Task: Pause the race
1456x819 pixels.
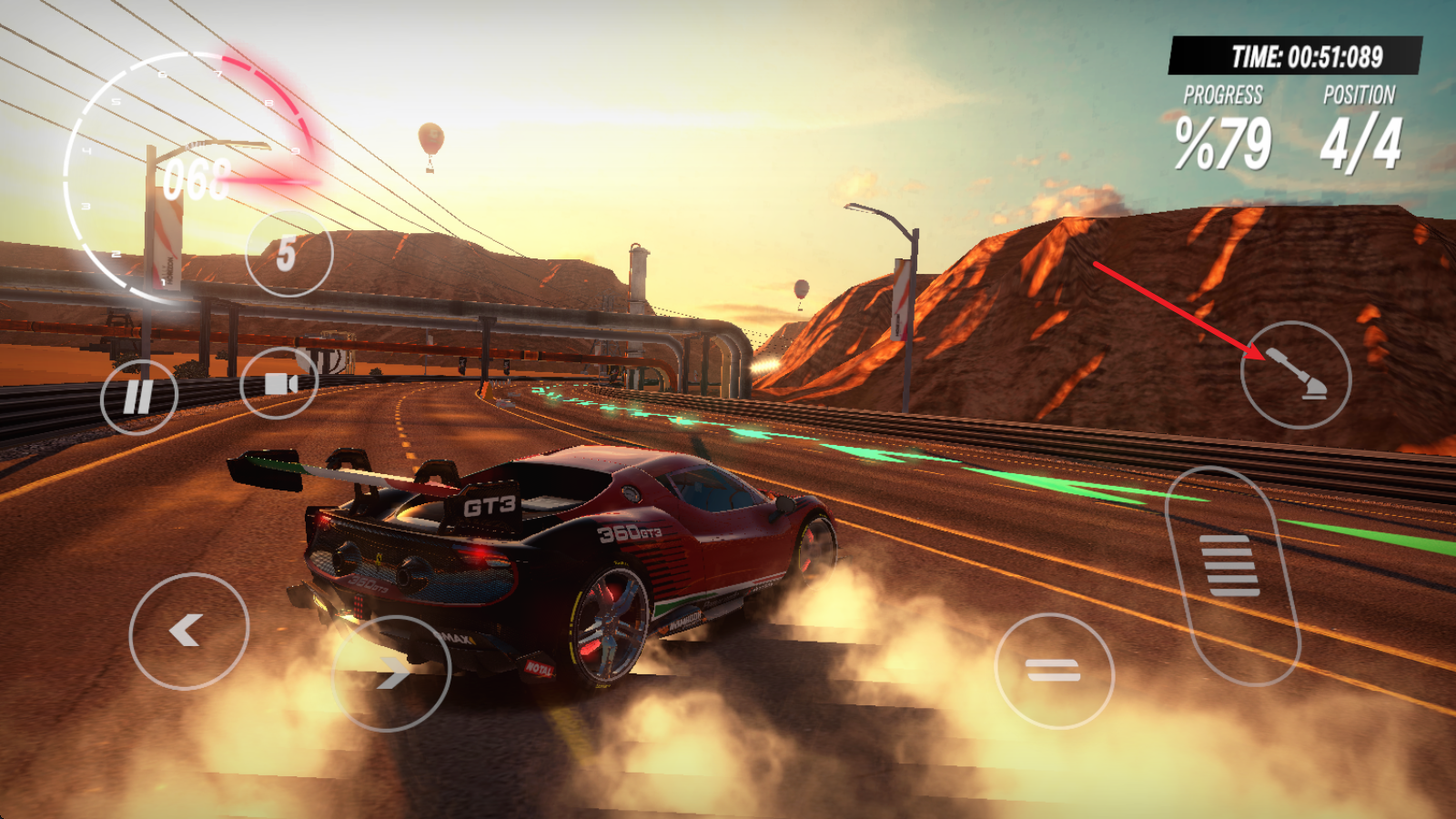Action: tap(139, 397)
